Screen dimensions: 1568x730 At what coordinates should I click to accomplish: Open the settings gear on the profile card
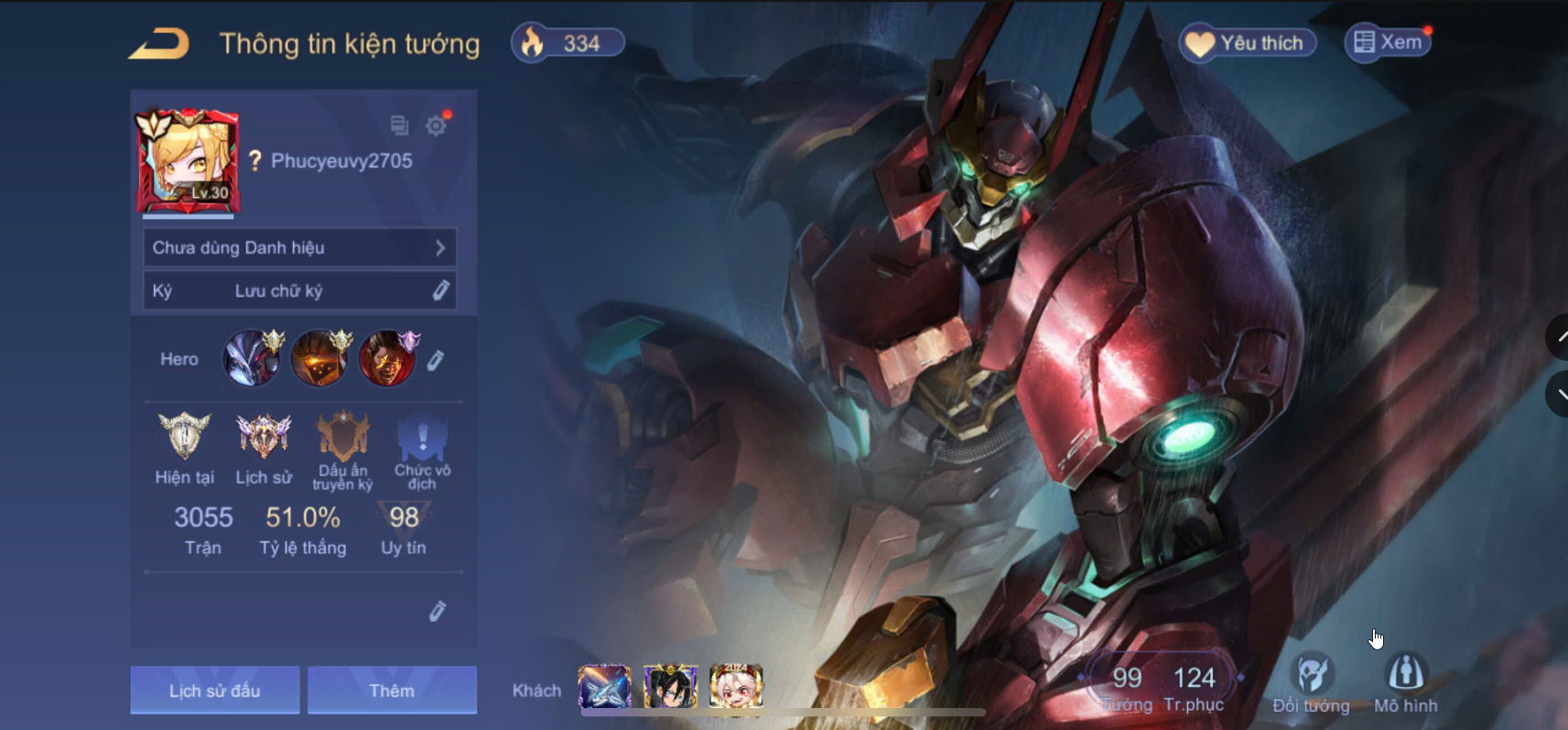point(437,125)
